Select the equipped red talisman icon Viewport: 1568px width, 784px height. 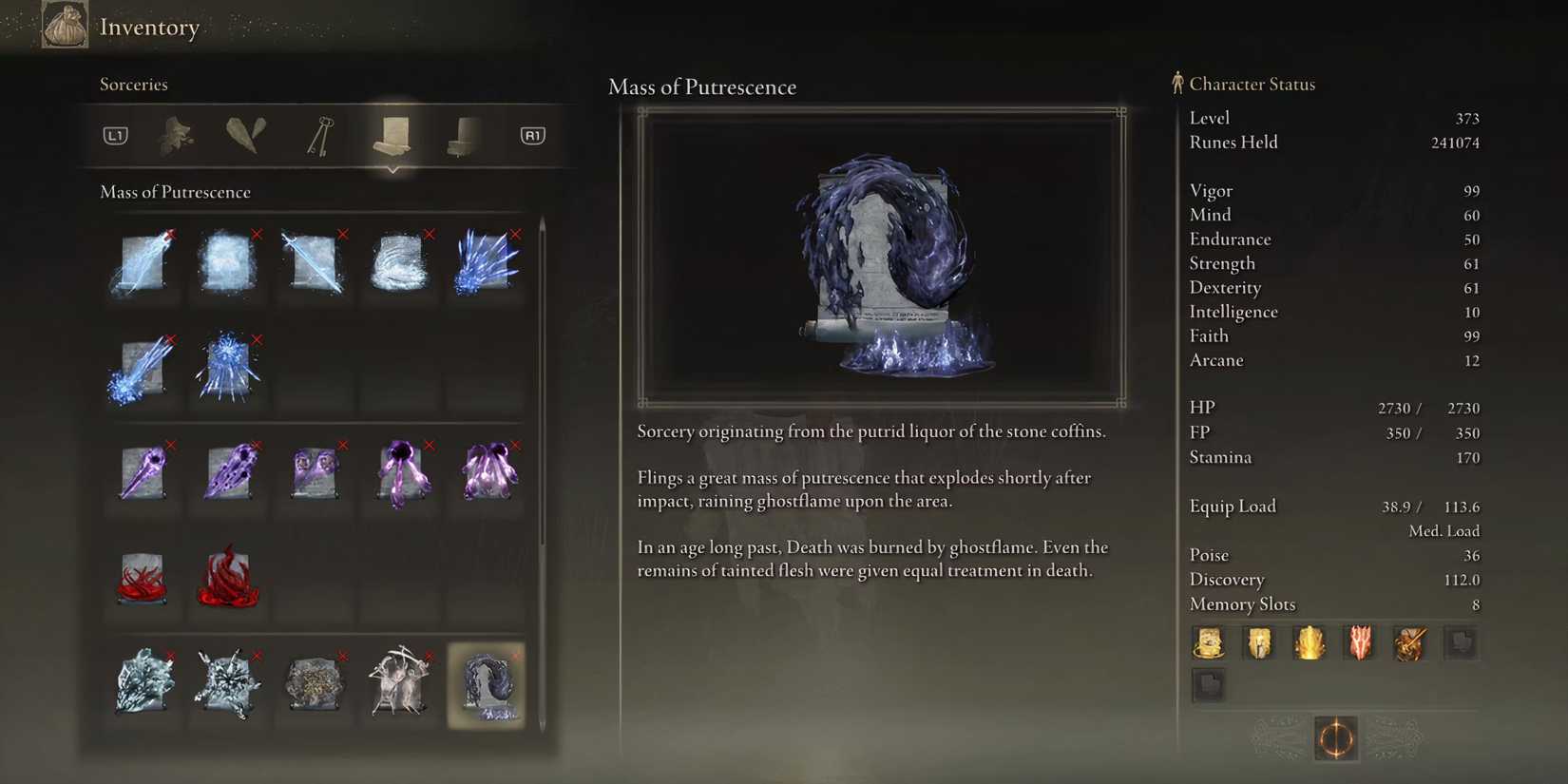(1359, 642)
